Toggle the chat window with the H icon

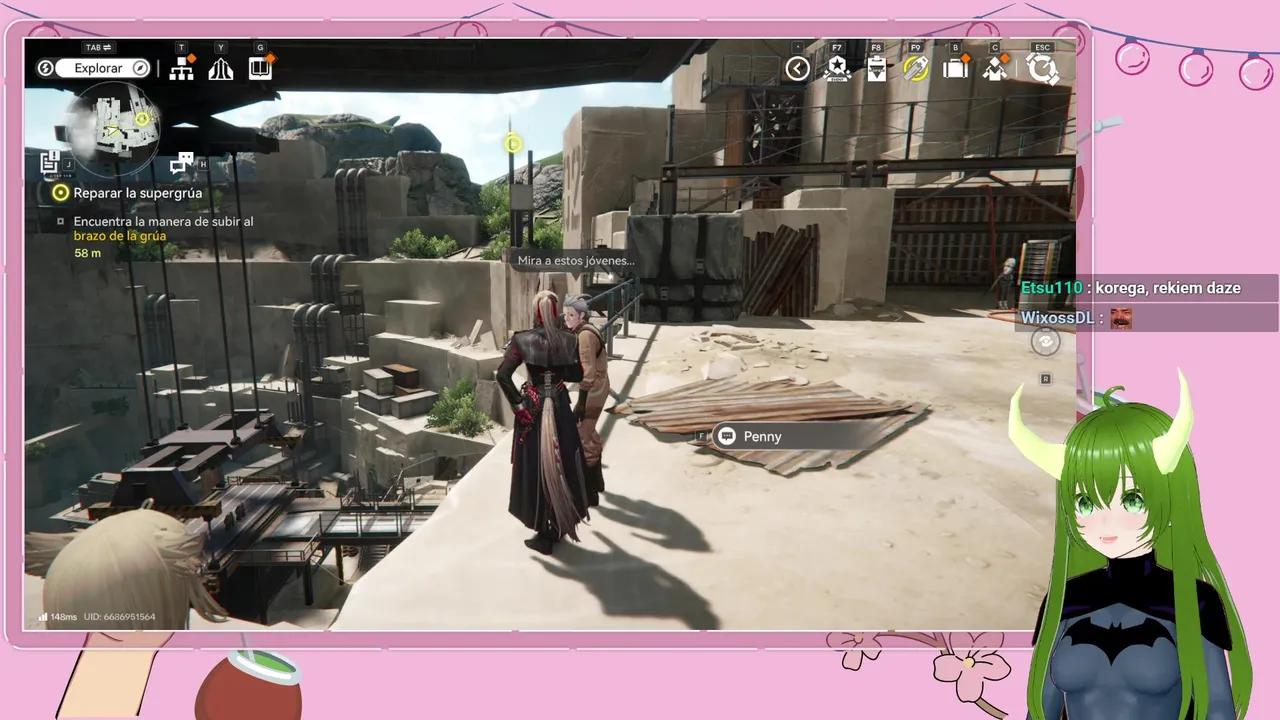tap(183, 160)
